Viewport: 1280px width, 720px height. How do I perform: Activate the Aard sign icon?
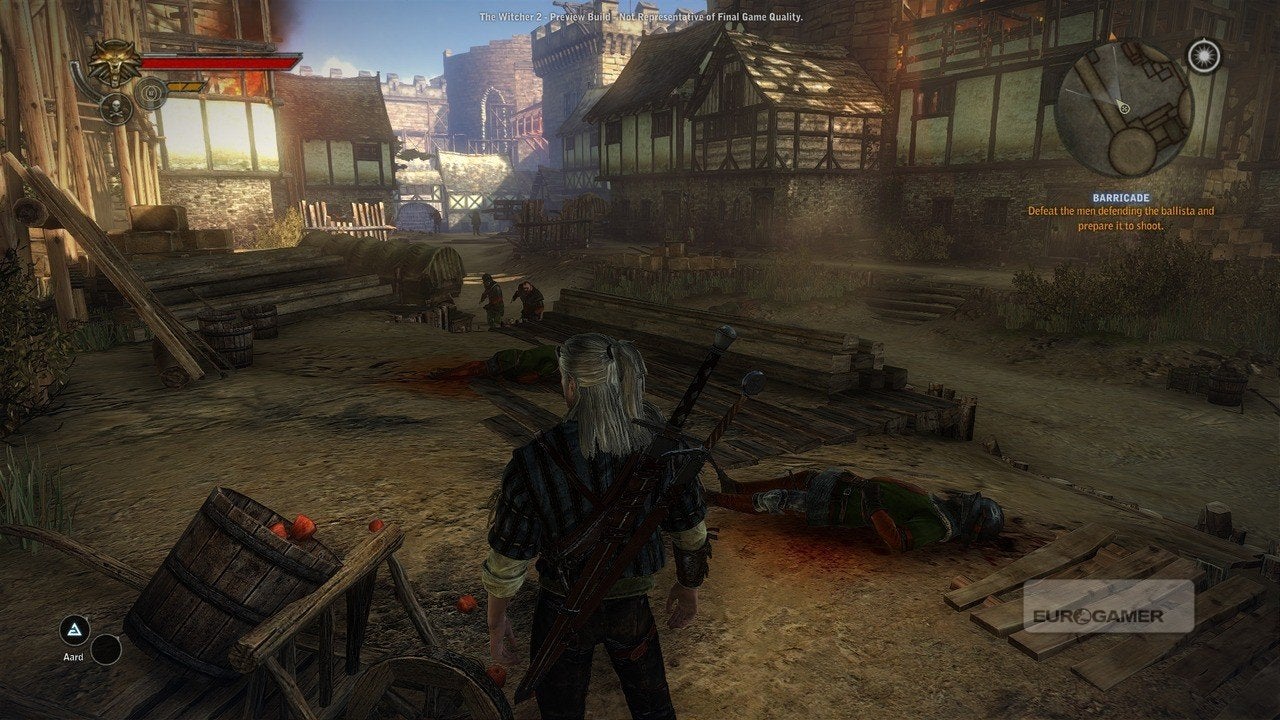tap(72, 629)
